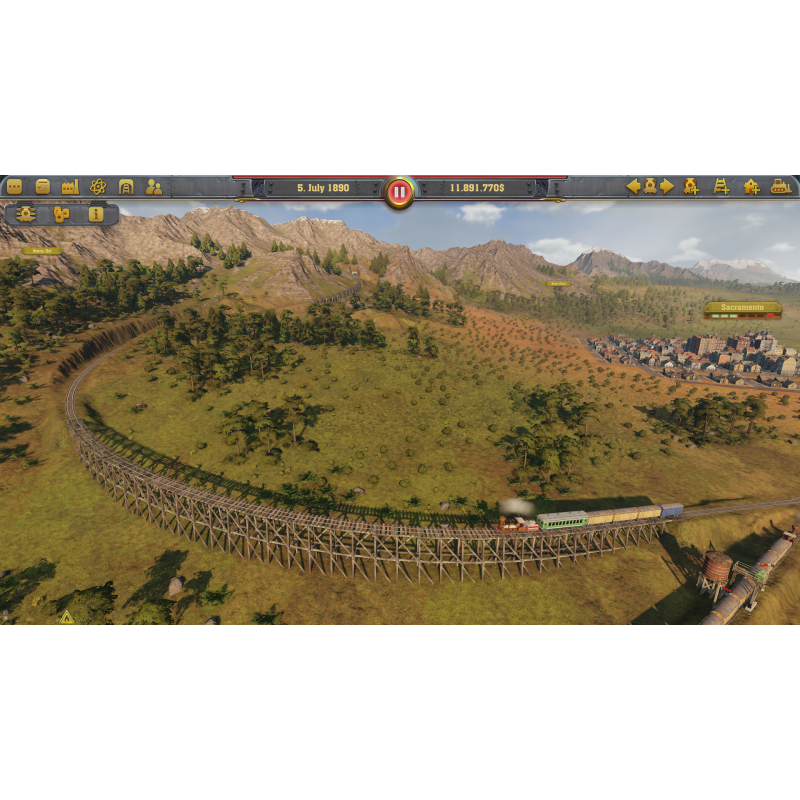
Task: Click the red pause button
Action: [x=399, y=191]
